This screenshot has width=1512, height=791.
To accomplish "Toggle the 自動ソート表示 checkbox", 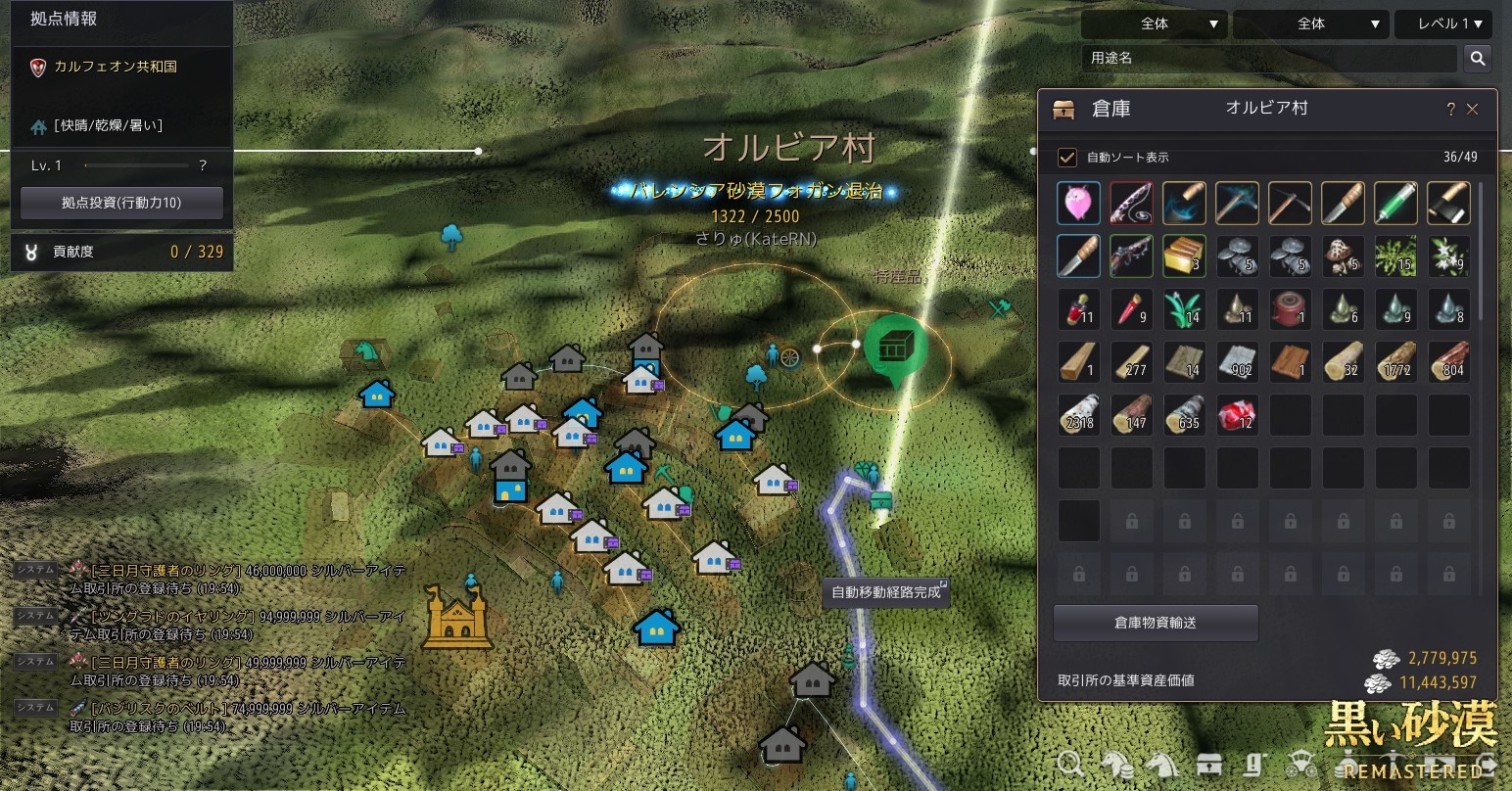I will pos(1067,158).
